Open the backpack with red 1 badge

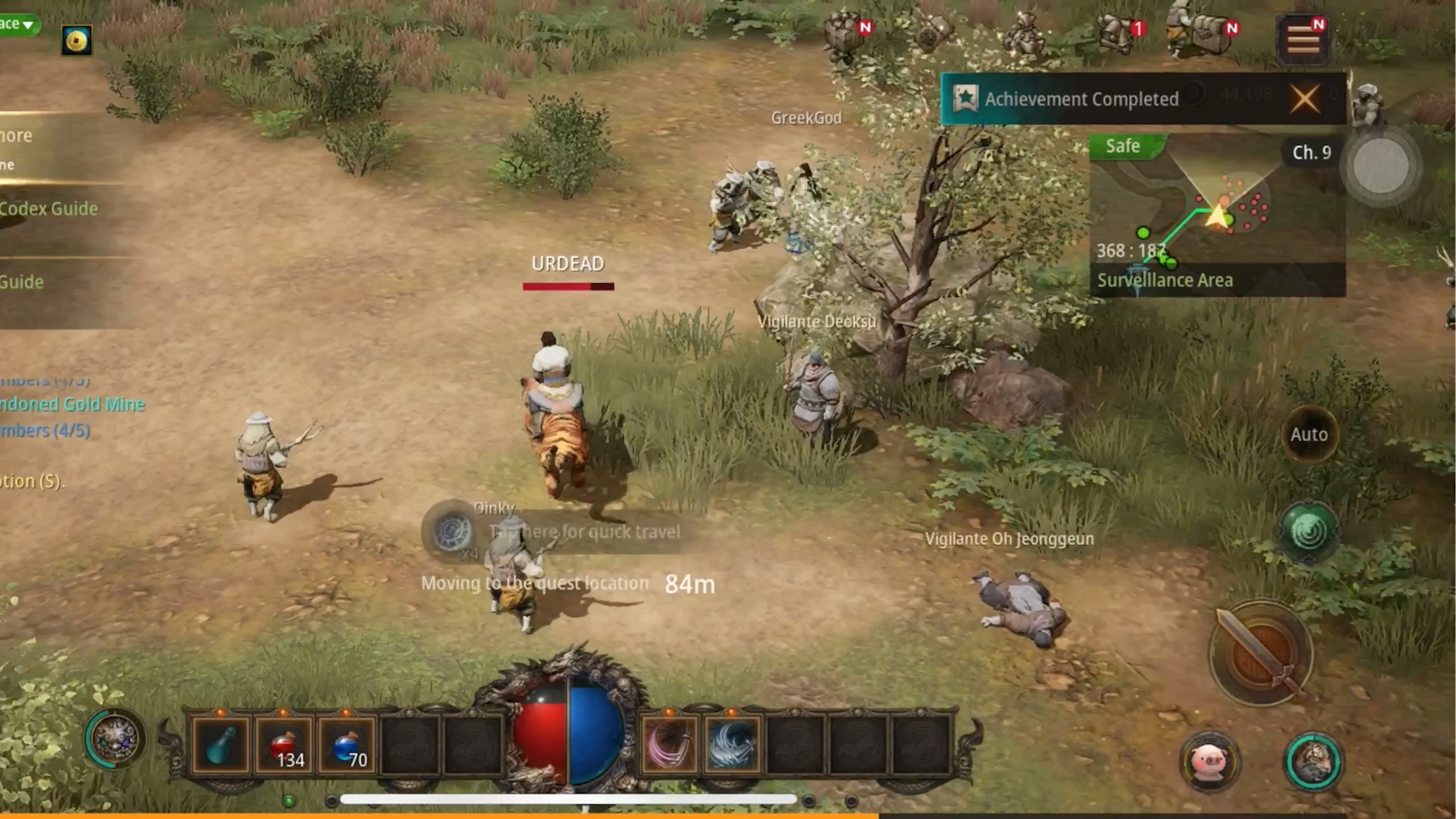click(x=1118, y=32)
